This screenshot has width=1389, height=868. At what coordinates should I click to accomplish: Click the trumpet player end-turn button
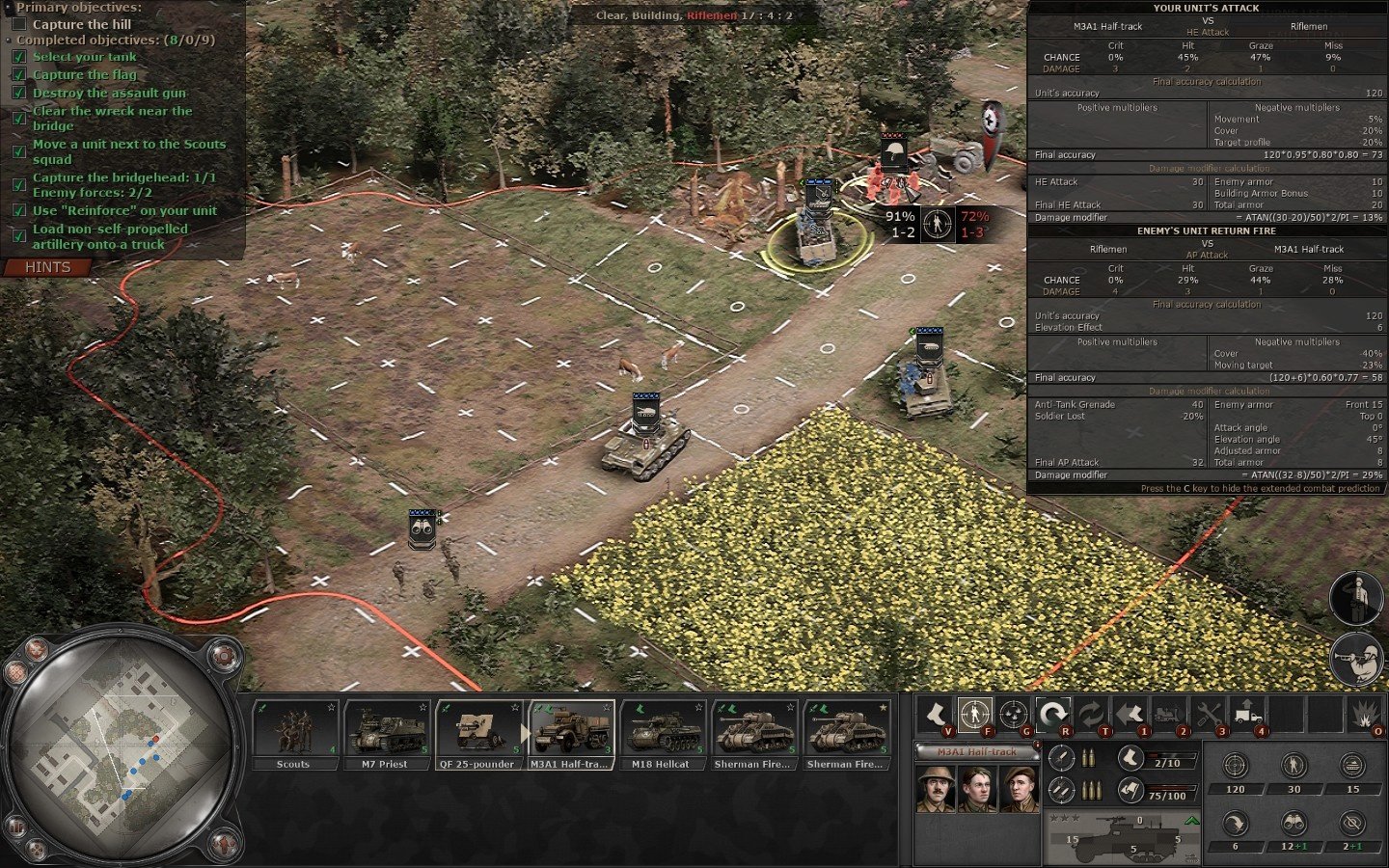coord(1358,660)
